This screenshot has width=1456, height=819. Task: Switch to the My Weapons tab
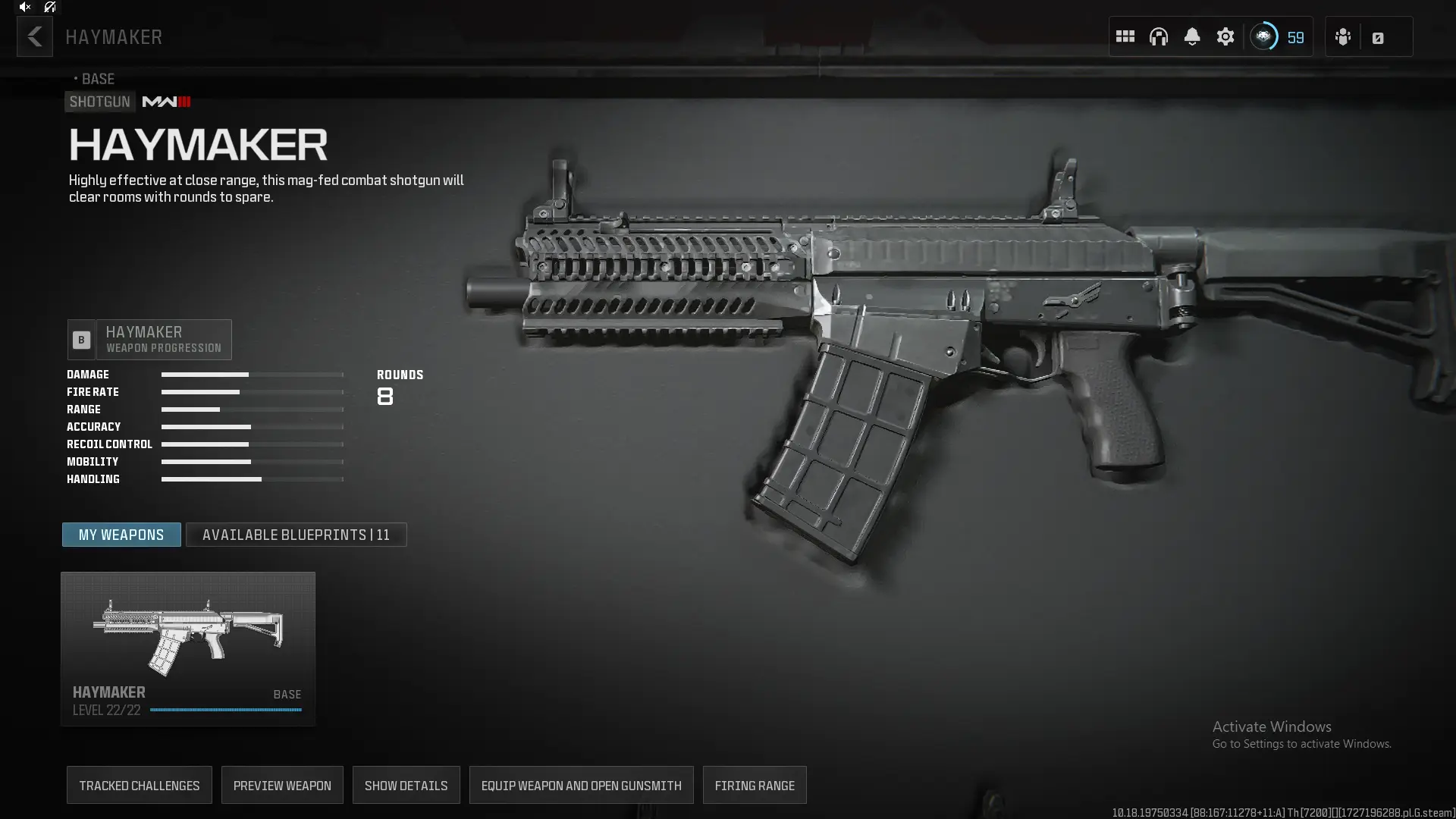point(121,535)
